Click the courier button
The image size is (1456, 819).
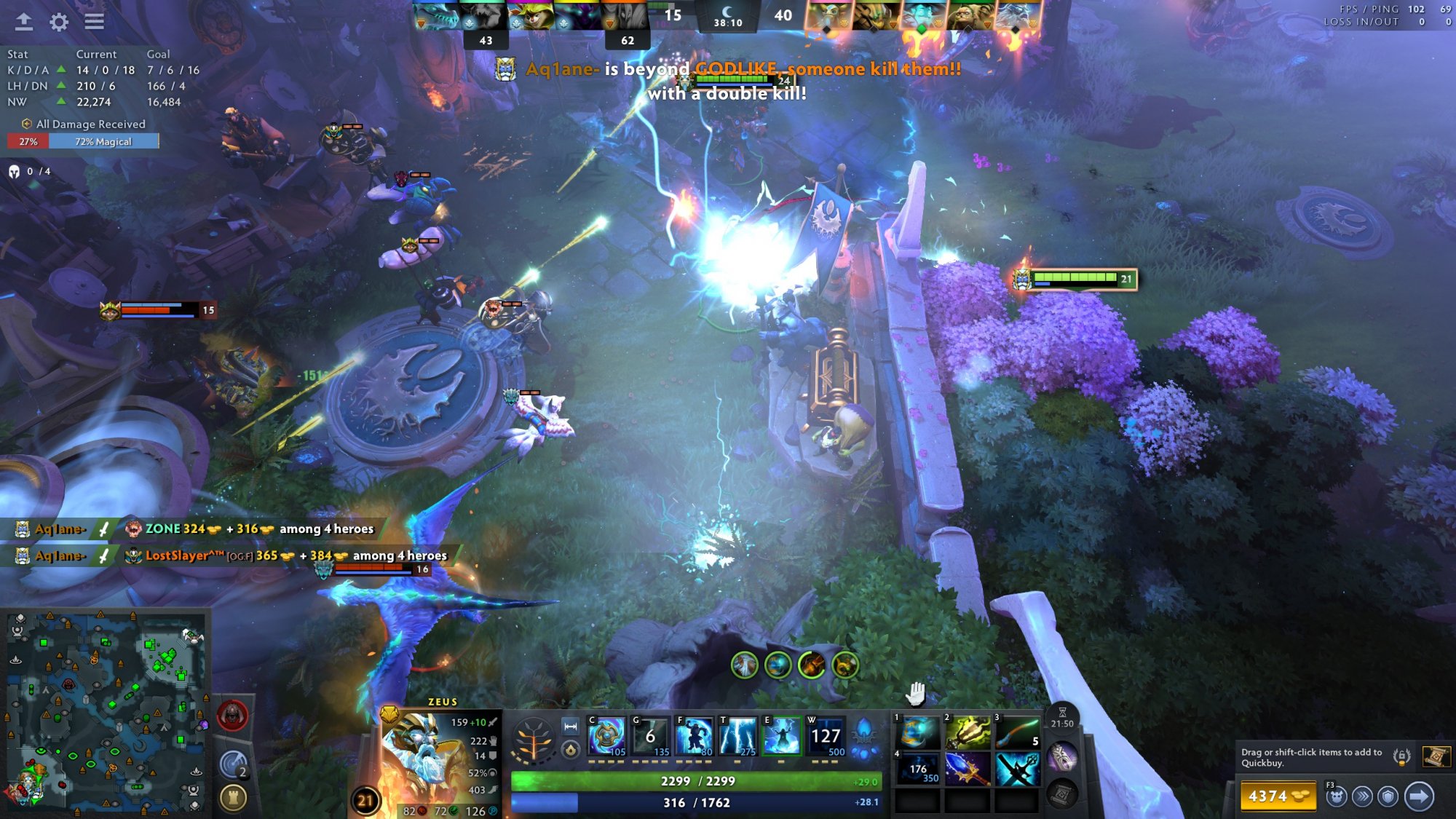coord(1336,796)
